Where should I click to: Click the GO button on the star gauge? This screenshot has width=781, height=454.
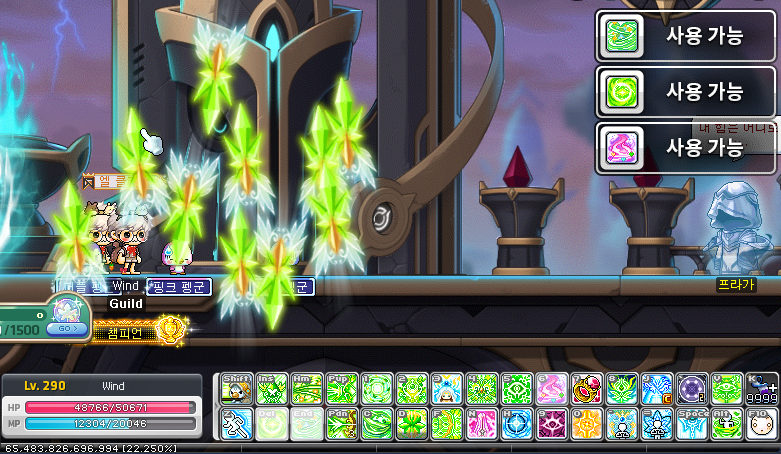[67, 327]
